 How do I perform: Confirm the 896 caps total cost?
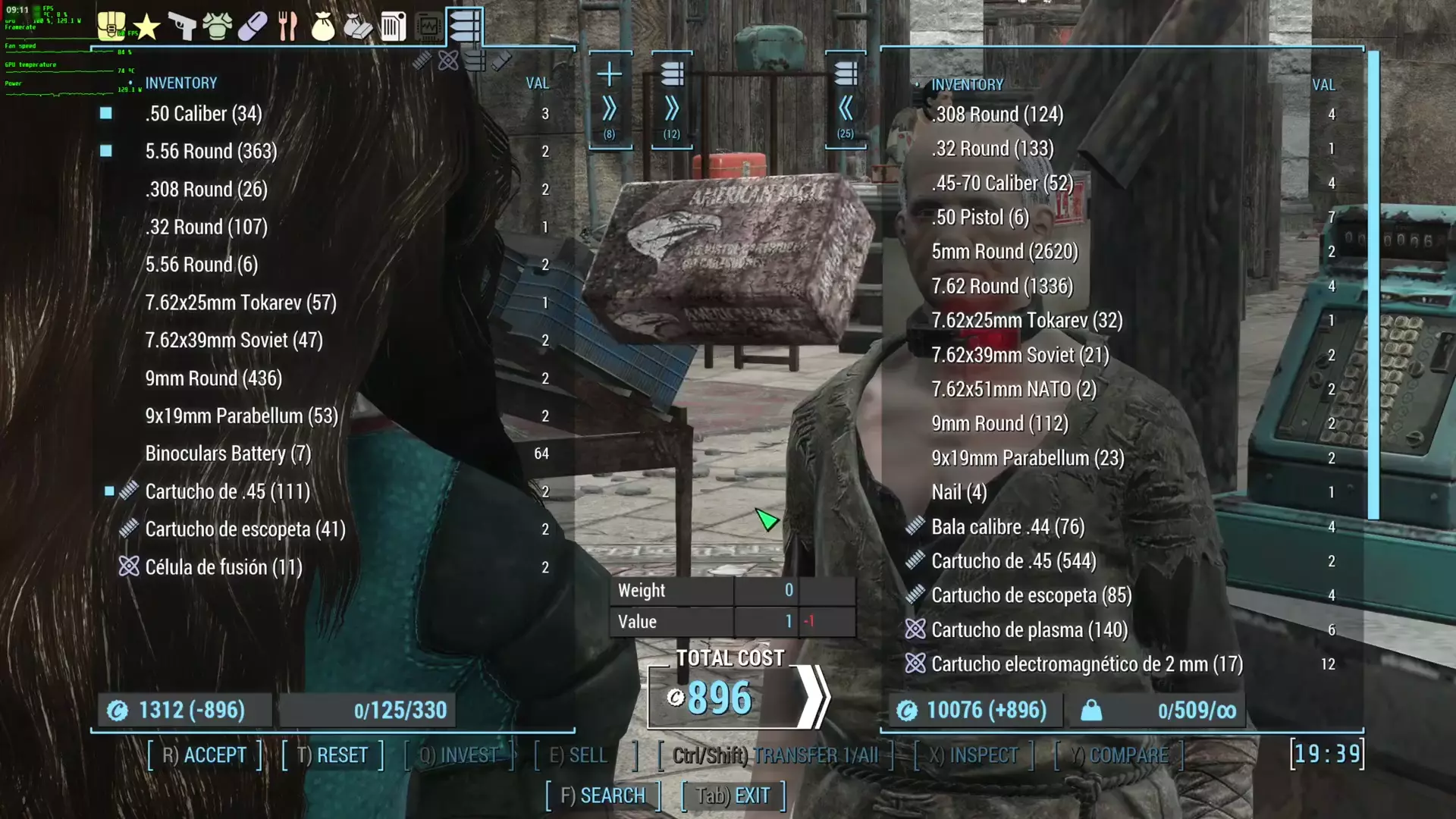point(811,698)
